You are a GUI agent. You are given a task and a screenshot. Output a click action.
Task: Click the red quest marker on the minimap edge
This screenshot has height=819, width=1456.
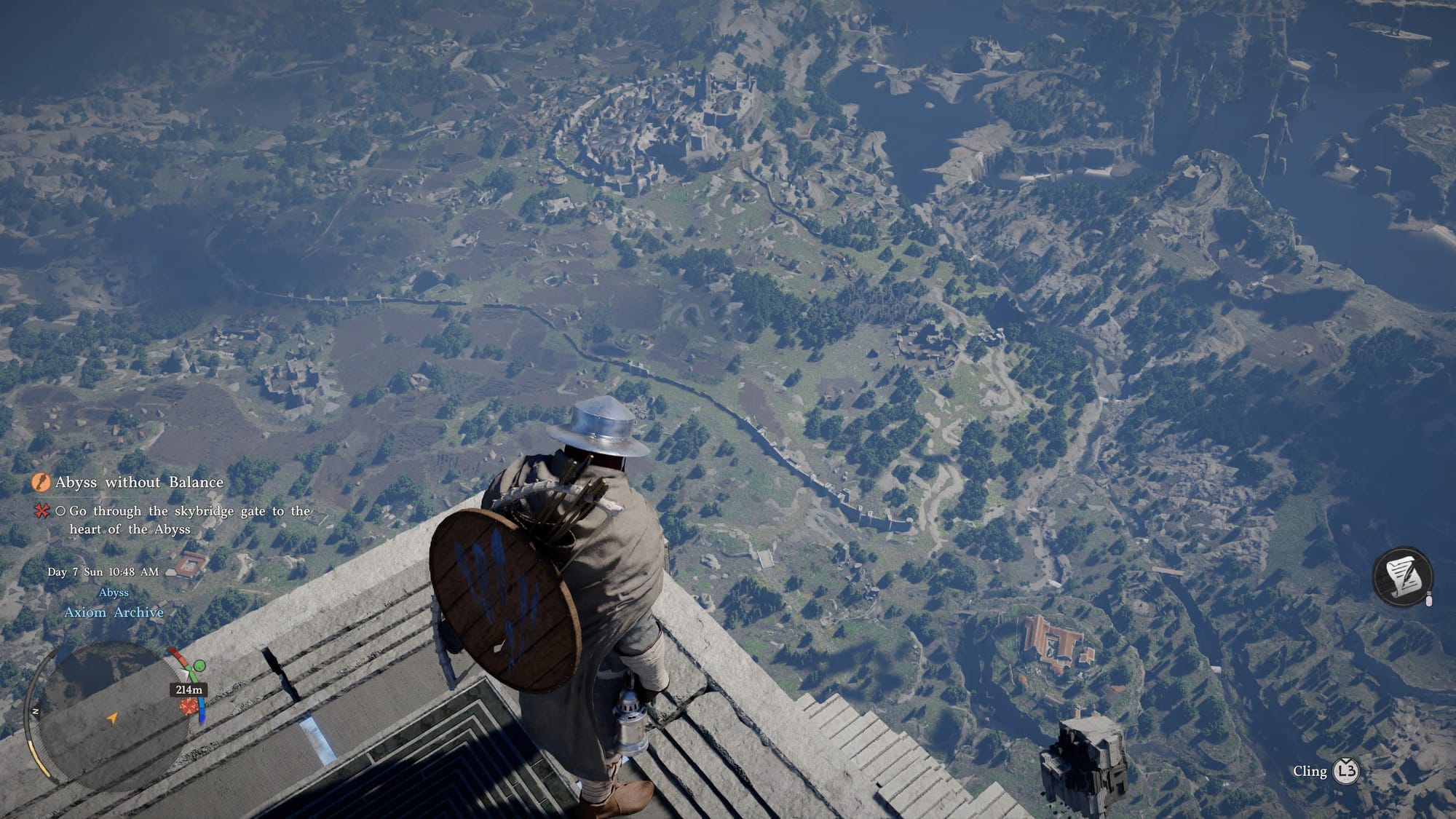pyautogui.click(x=189, y=705)
